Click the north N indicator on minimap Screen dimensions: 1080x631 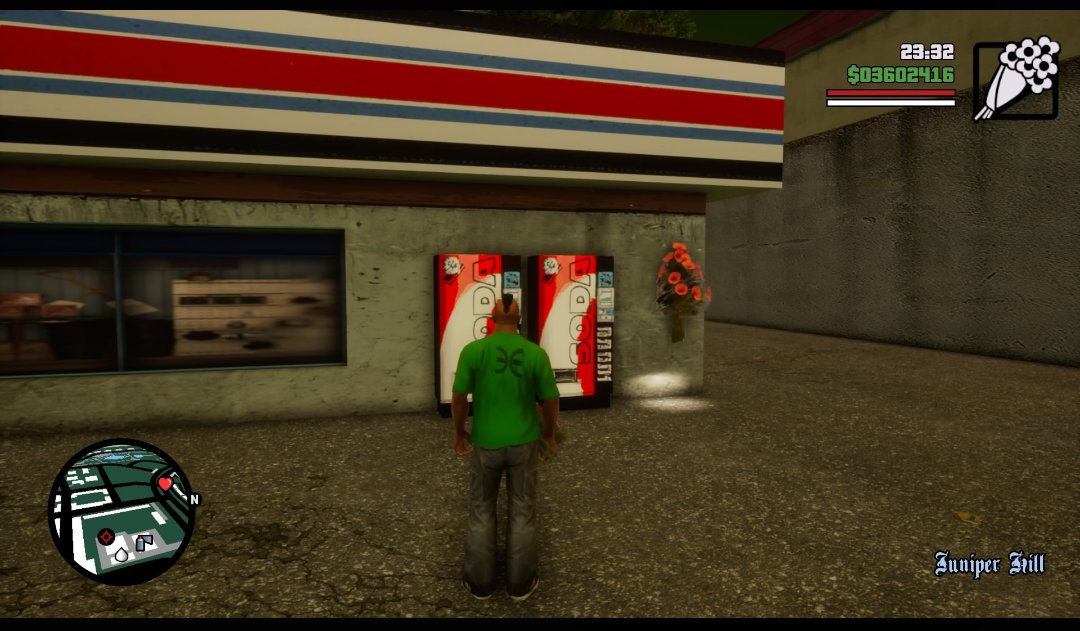click(x=194, y=499)
